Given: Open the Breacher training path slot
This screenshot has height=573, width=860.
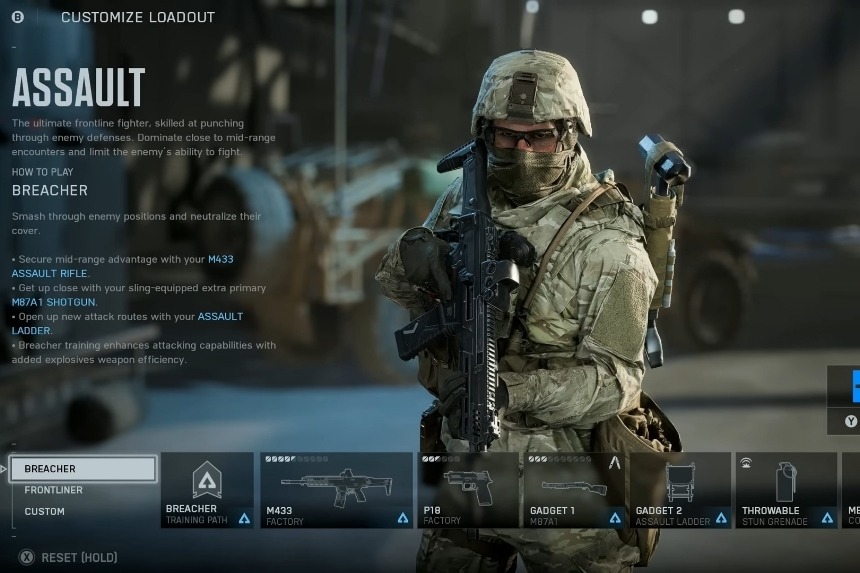Looking at the screenshot, I should (207, 490).
